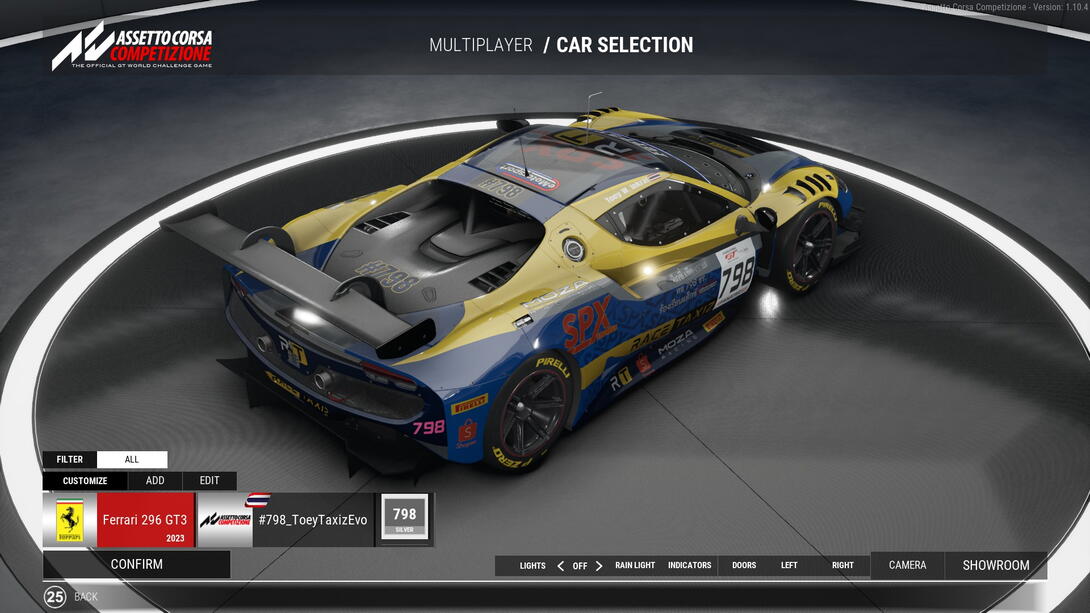Switch to Camera mode
Screen dimensions: 1090x613
907,565
